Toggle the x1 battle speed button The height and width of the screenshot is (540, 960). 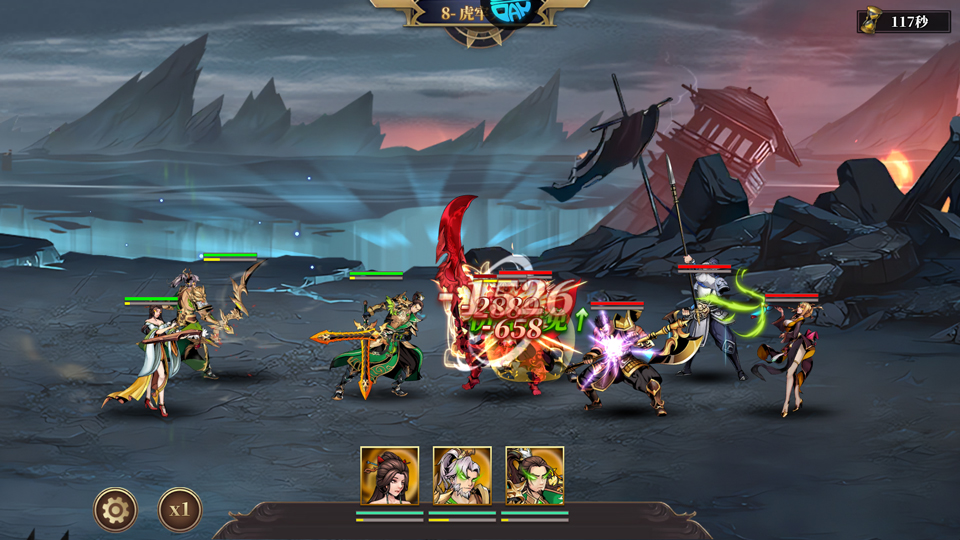pos(180,510)
